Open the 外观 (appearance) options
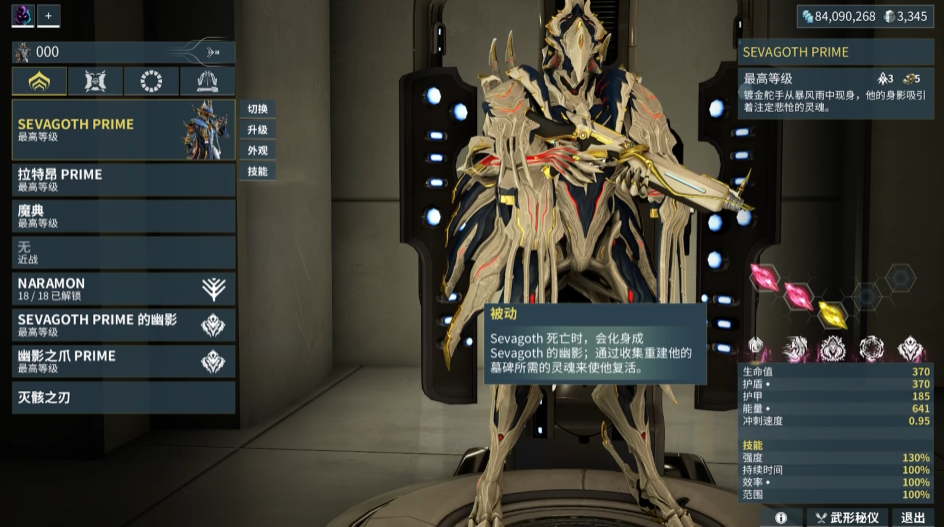Screen dimensions: 944x527 [x=258, y=151]
